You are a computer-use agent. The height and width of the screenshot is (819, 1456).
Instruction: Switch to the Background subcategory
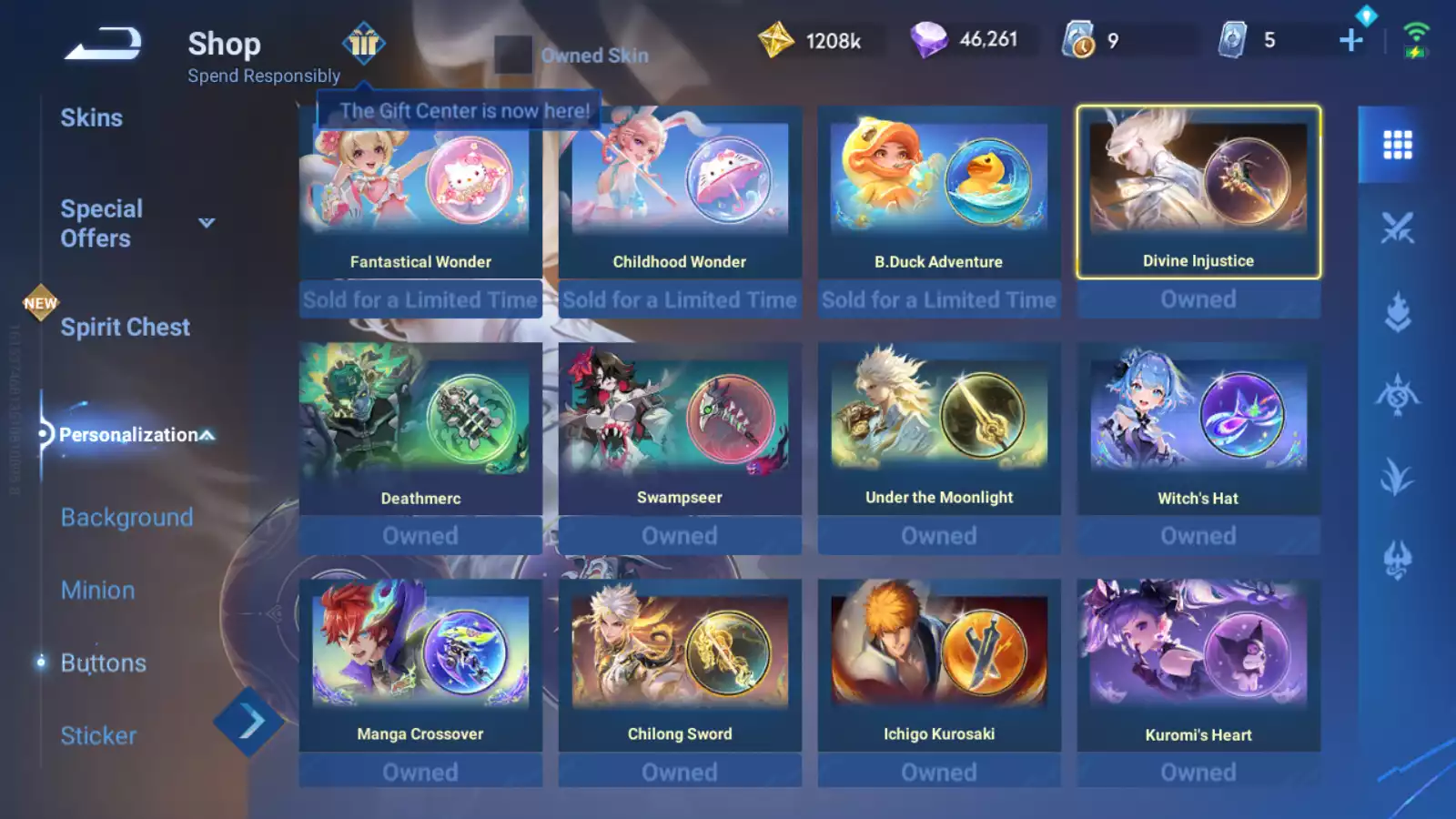tap(126, 518)
